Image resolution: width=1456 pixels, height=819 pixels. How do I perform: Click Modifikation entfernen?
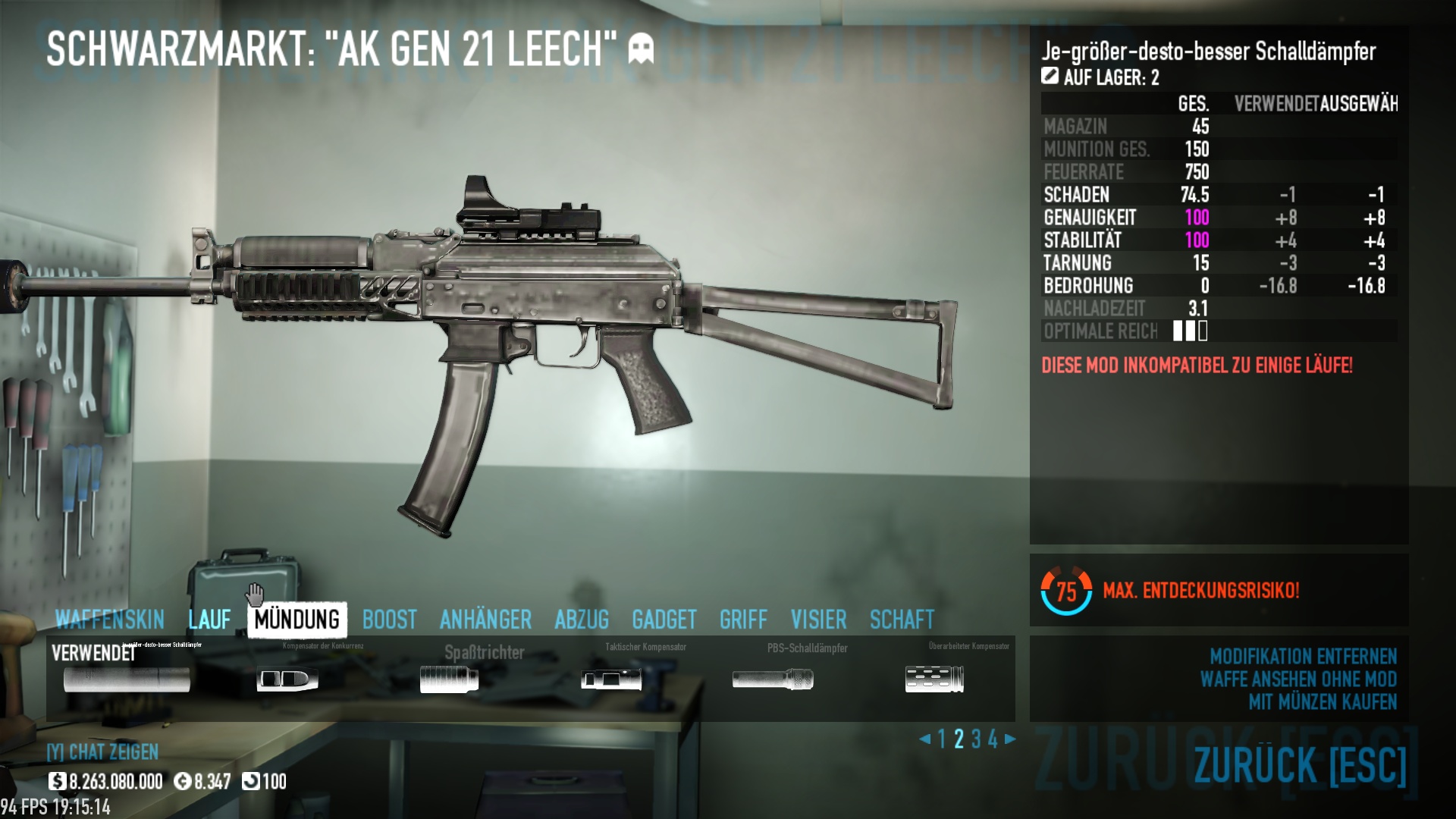pyautogui.click(x=1303, y=656)
